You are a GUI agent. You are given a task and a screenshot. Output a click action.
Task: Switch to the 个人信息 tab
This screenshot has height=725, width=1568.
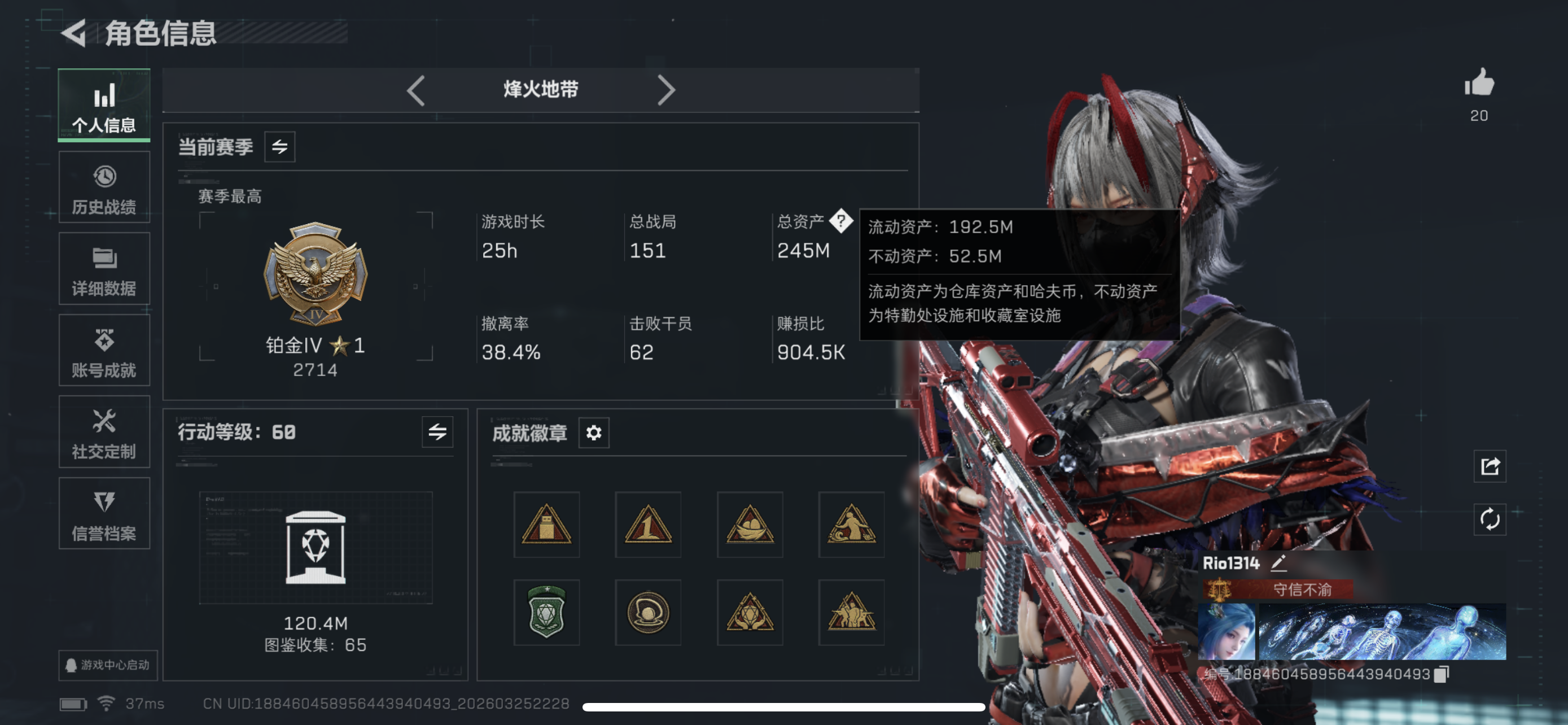point(104,107)
